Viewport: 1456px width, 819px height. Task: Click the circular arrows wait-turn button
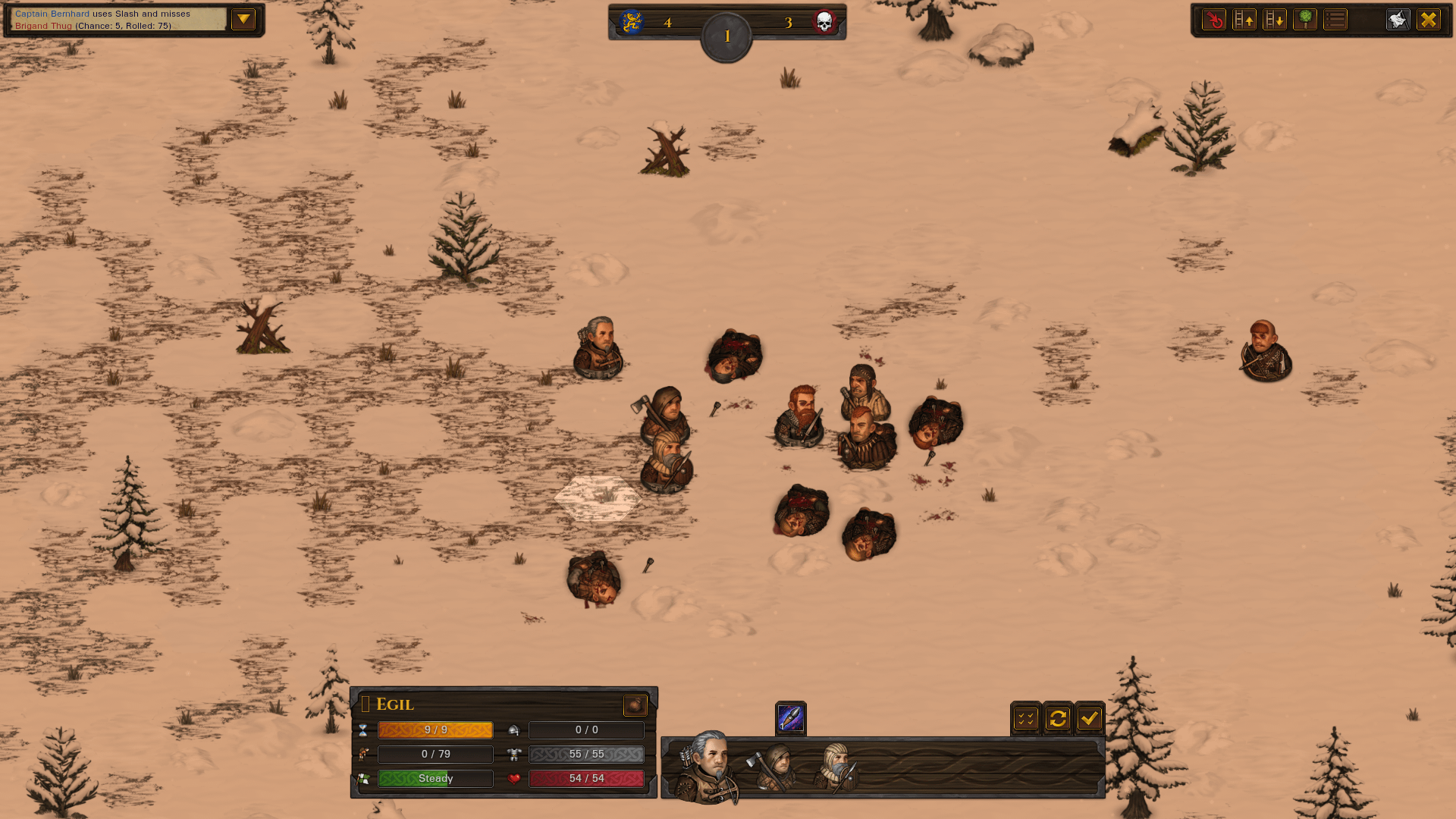click(x=1058, y=718)
